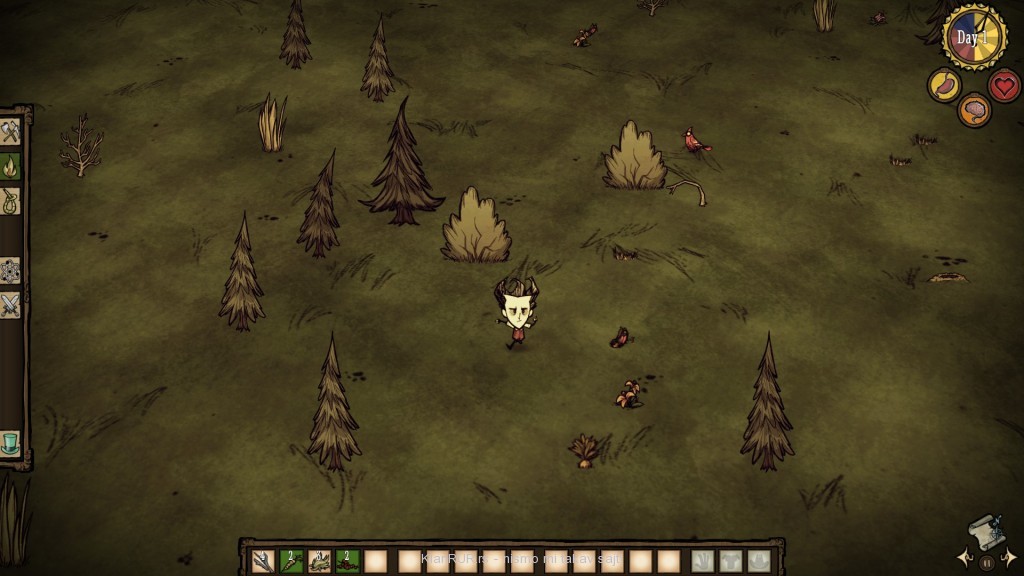Choose the head hat equipment slot
The height and width of the screenshot is (576, 1024).
pyautogui.click(x=760, y=561)
